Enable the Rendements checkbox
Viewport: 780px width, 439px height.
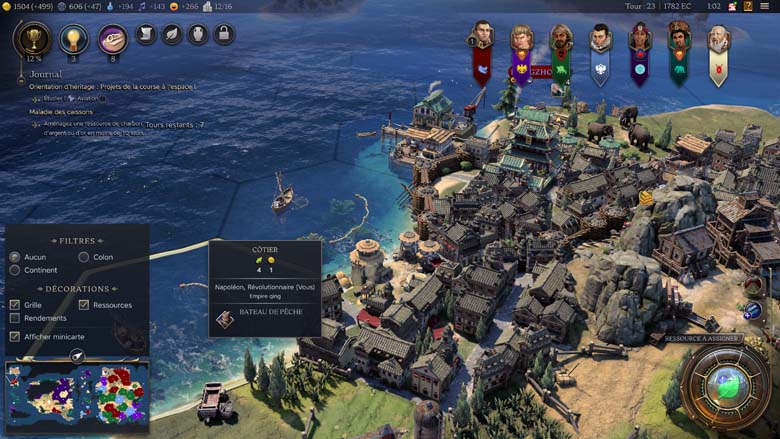pyautogui.click(x=15, y=318)
